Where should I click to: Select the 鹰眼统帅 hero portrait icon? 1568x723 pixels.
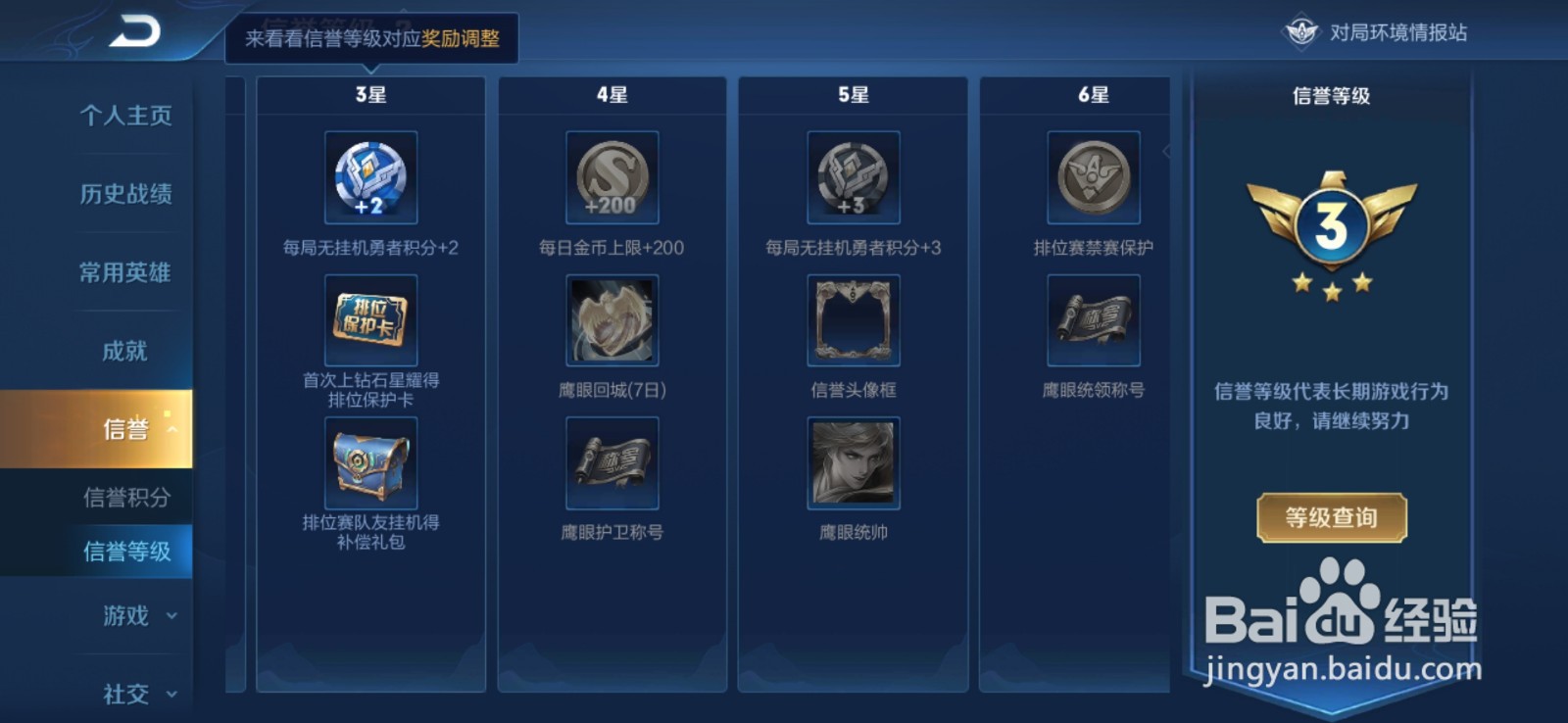pos(852,463)
